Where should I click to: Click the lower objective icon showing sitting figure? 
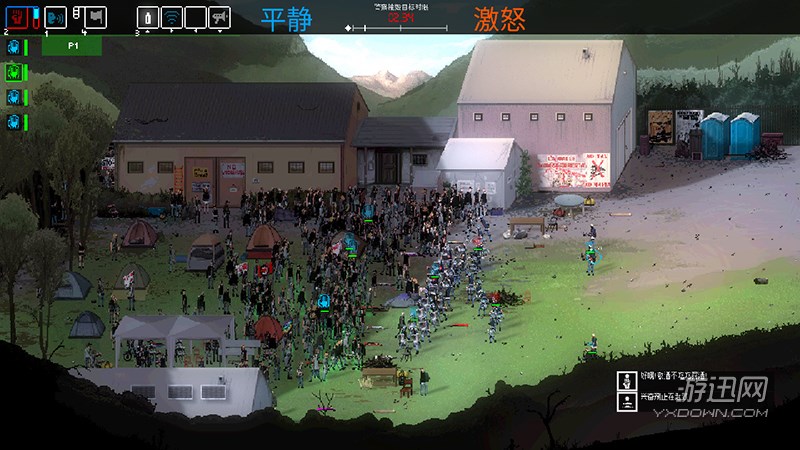[x=627, y=401]
